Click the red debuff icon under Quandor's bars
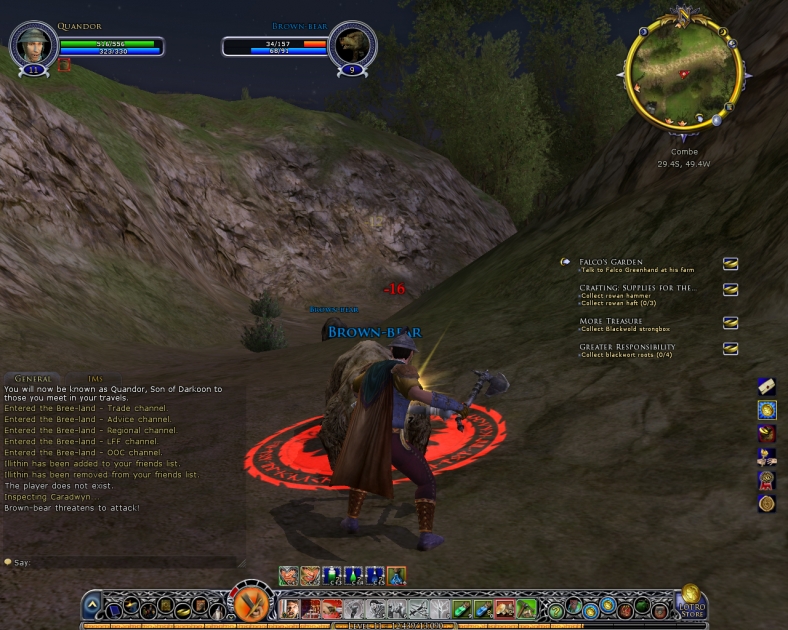The width and height of the screenshot is (788, 630). pos(65,65)
